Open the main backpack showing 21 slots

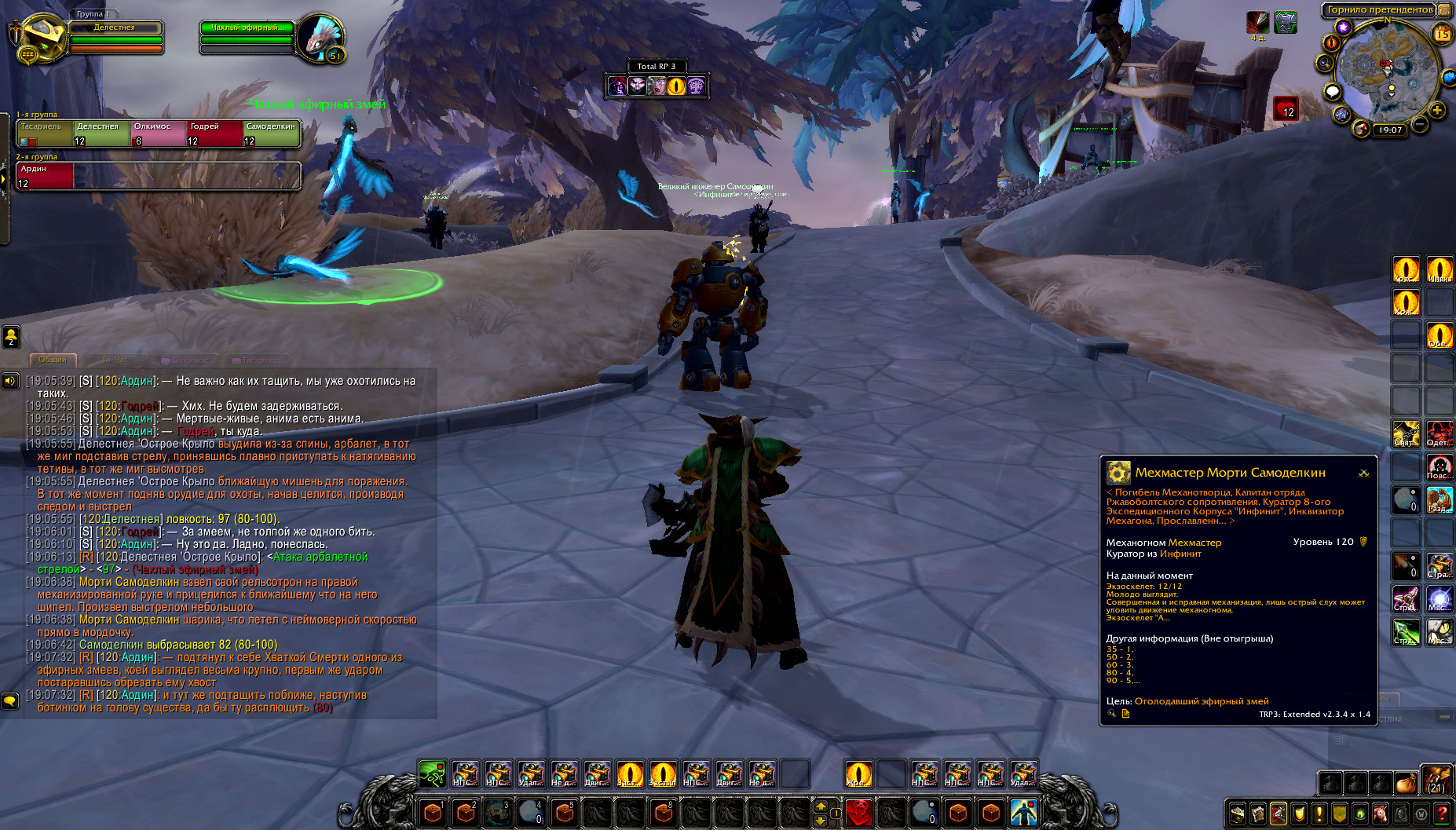tap(1436, 781)
